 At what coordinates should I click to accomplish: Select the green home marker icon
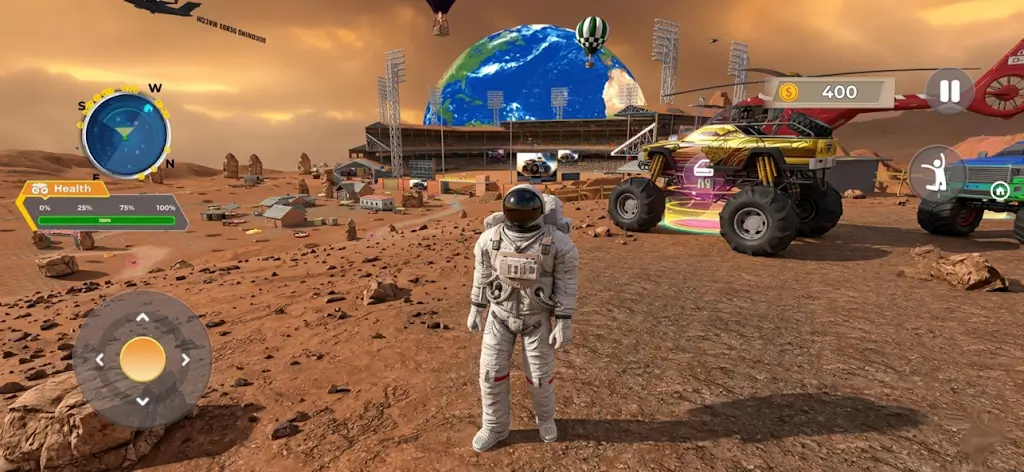click(998, 190)
